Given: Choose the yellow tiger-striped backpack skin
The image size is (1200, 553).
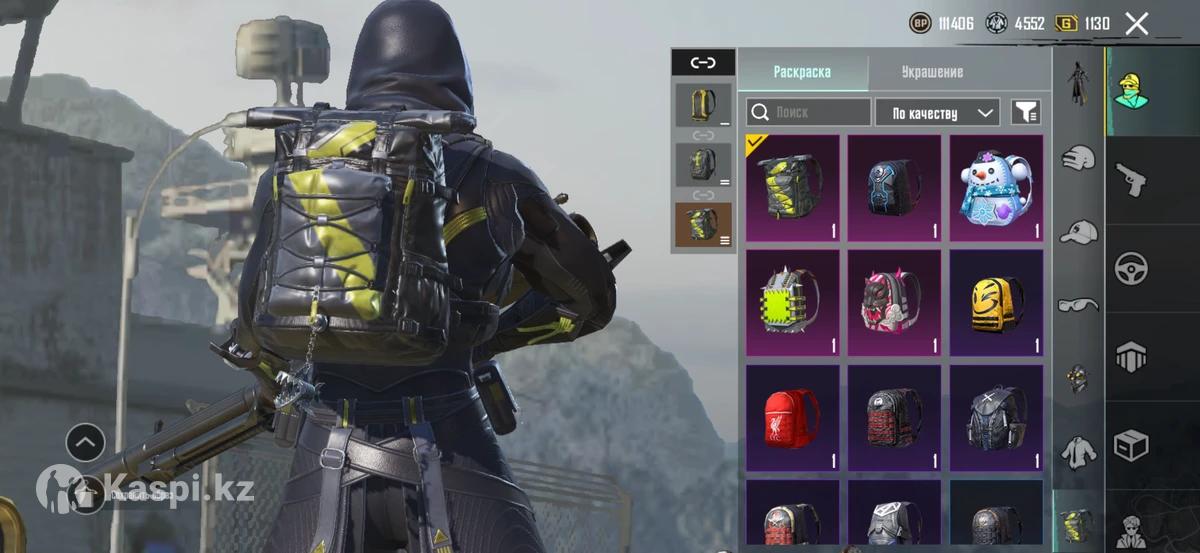Looking at the screenshot, I should pyautogui.click(x=995, y=303).
